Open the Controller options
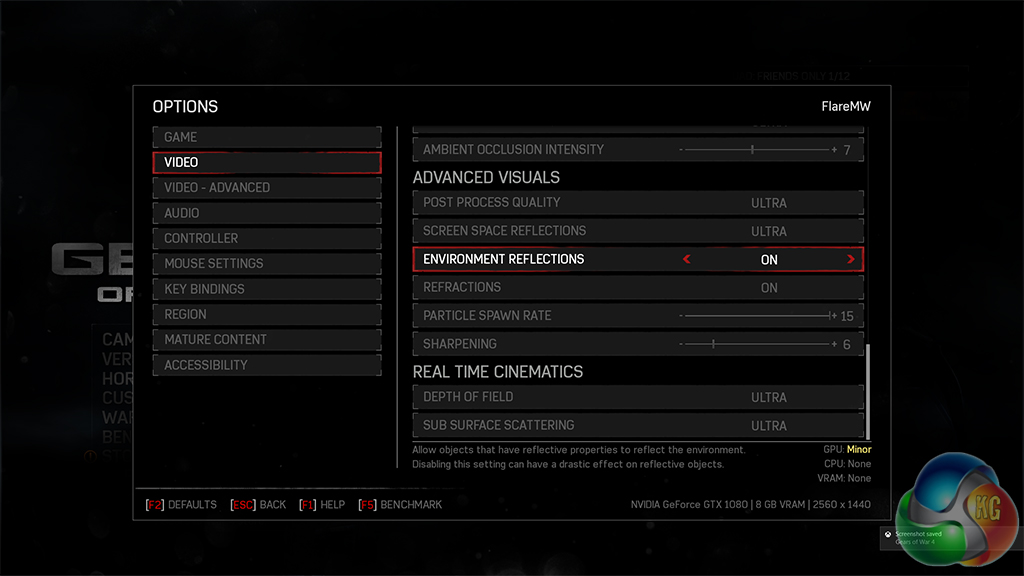The height and width of the screenshot is (576, 1024). (x=266, y=239)
